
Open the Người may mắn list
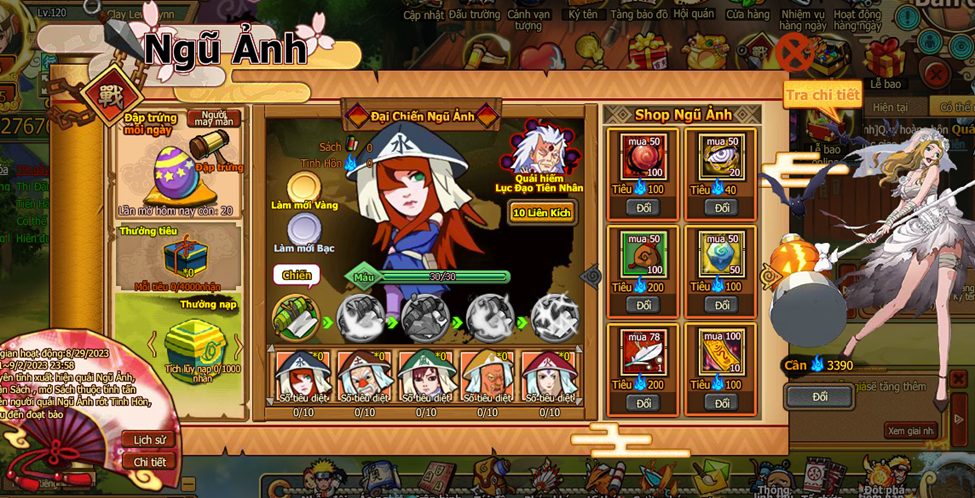pos(214,118)
